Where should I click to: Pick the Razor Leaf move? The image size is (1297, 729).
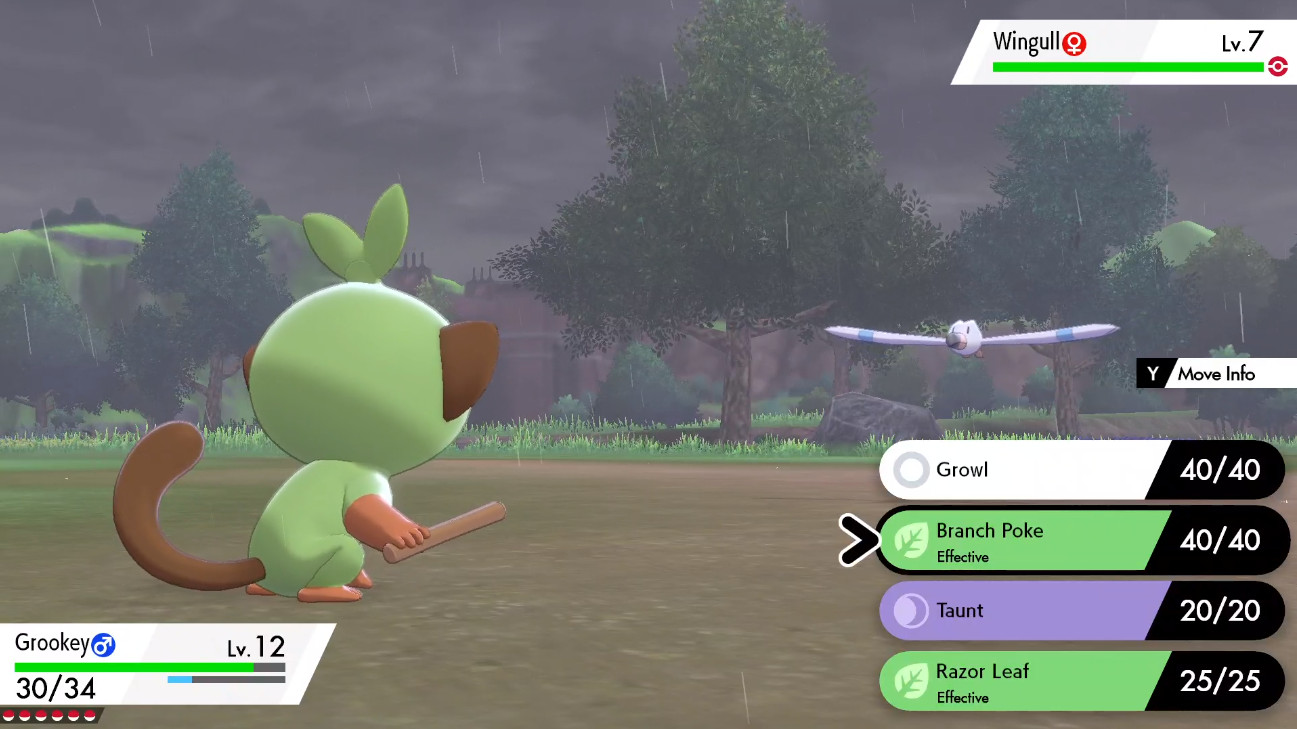[x=1015, y=681]
